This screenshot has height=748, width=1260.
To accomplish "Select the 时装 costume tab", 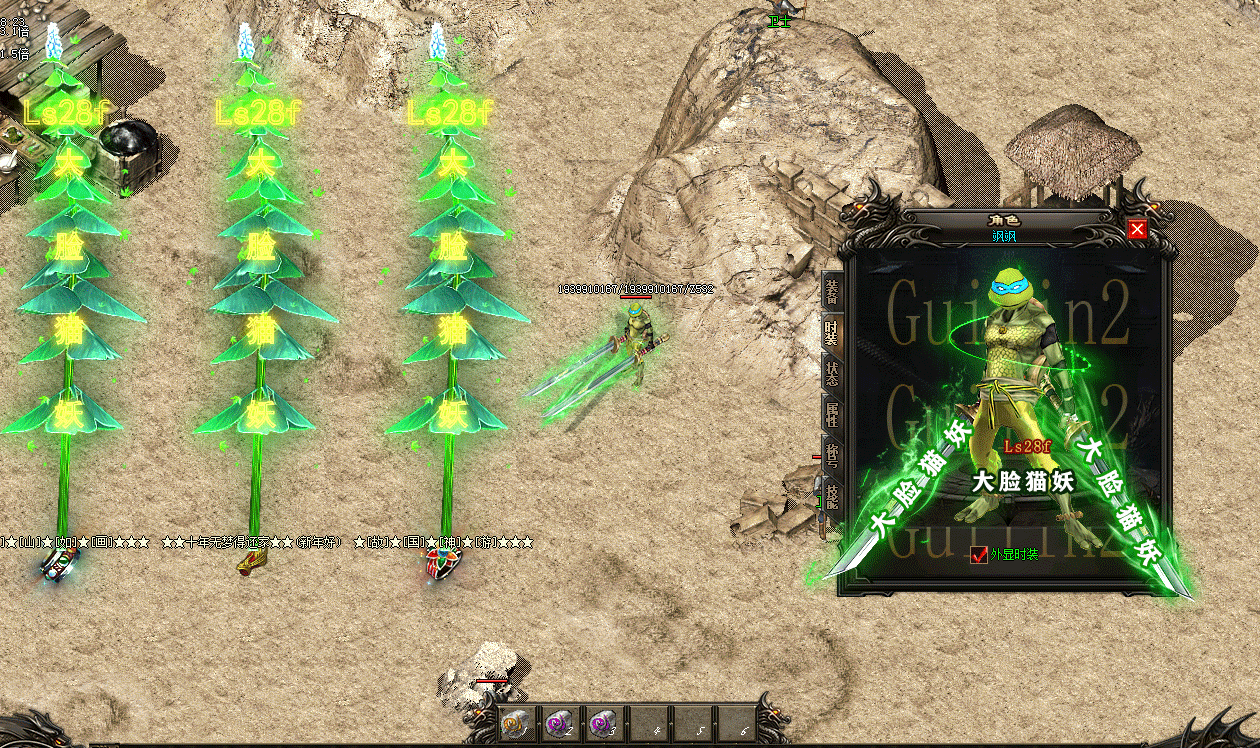I will coord(831,333).
